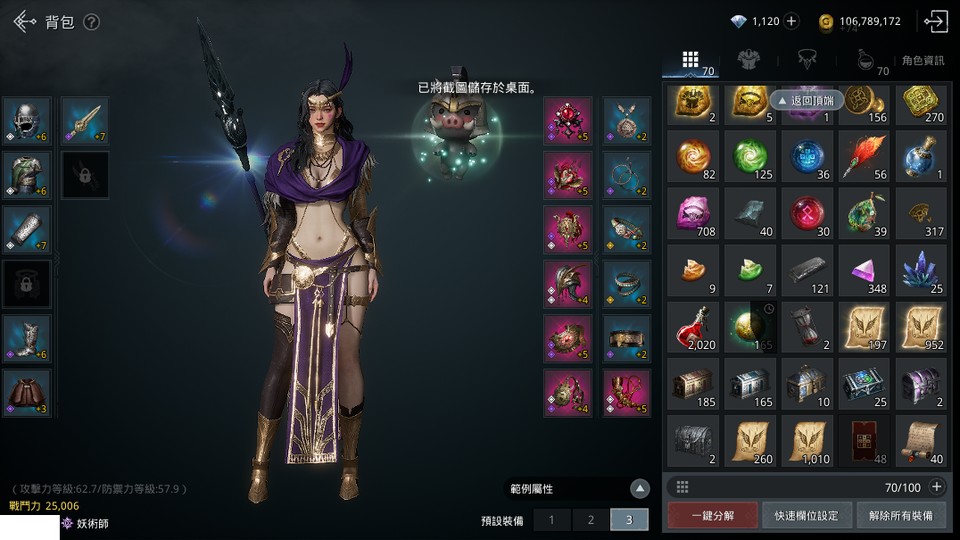Open the help question mark icon
This screenshot has height=540, width=960.
coord(91,22)
